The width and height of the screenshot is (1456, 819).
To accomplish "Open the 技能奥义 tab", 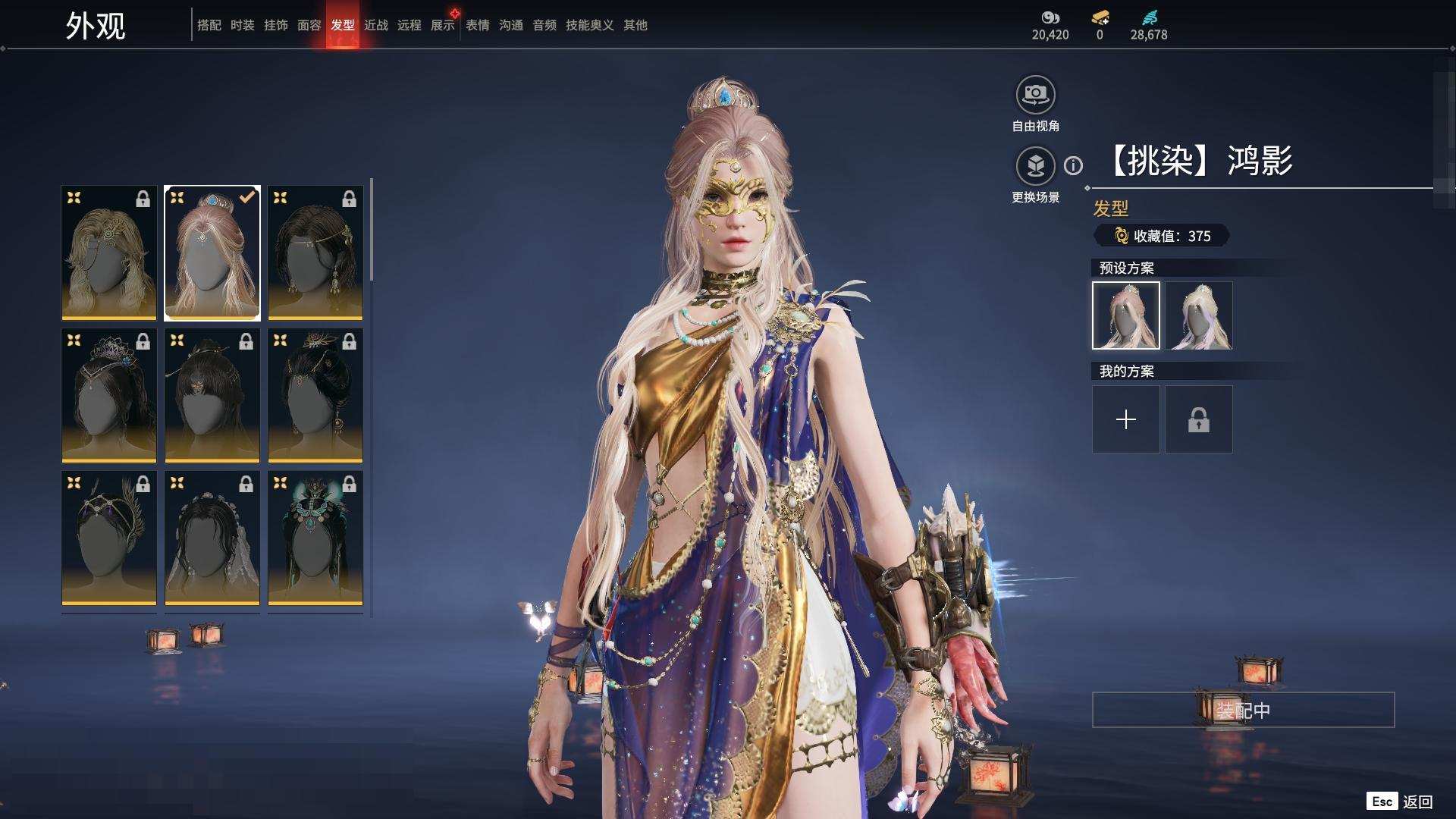I will tap(589, 25).
